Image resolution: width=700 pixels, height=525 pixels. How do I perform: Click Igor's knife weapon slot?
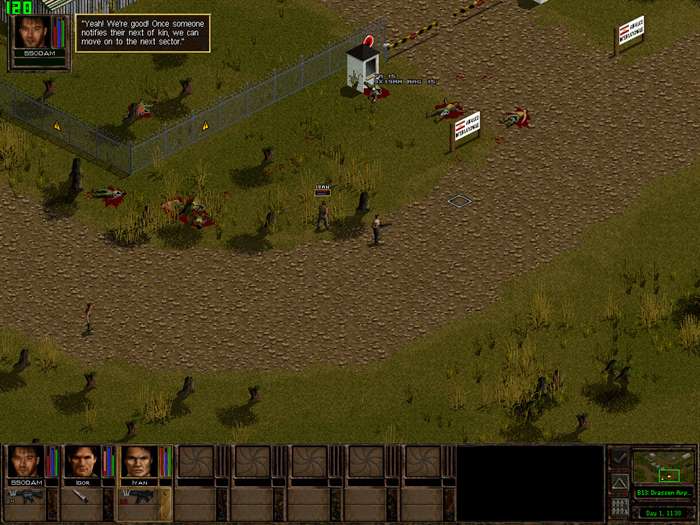[x=81, y=497]
